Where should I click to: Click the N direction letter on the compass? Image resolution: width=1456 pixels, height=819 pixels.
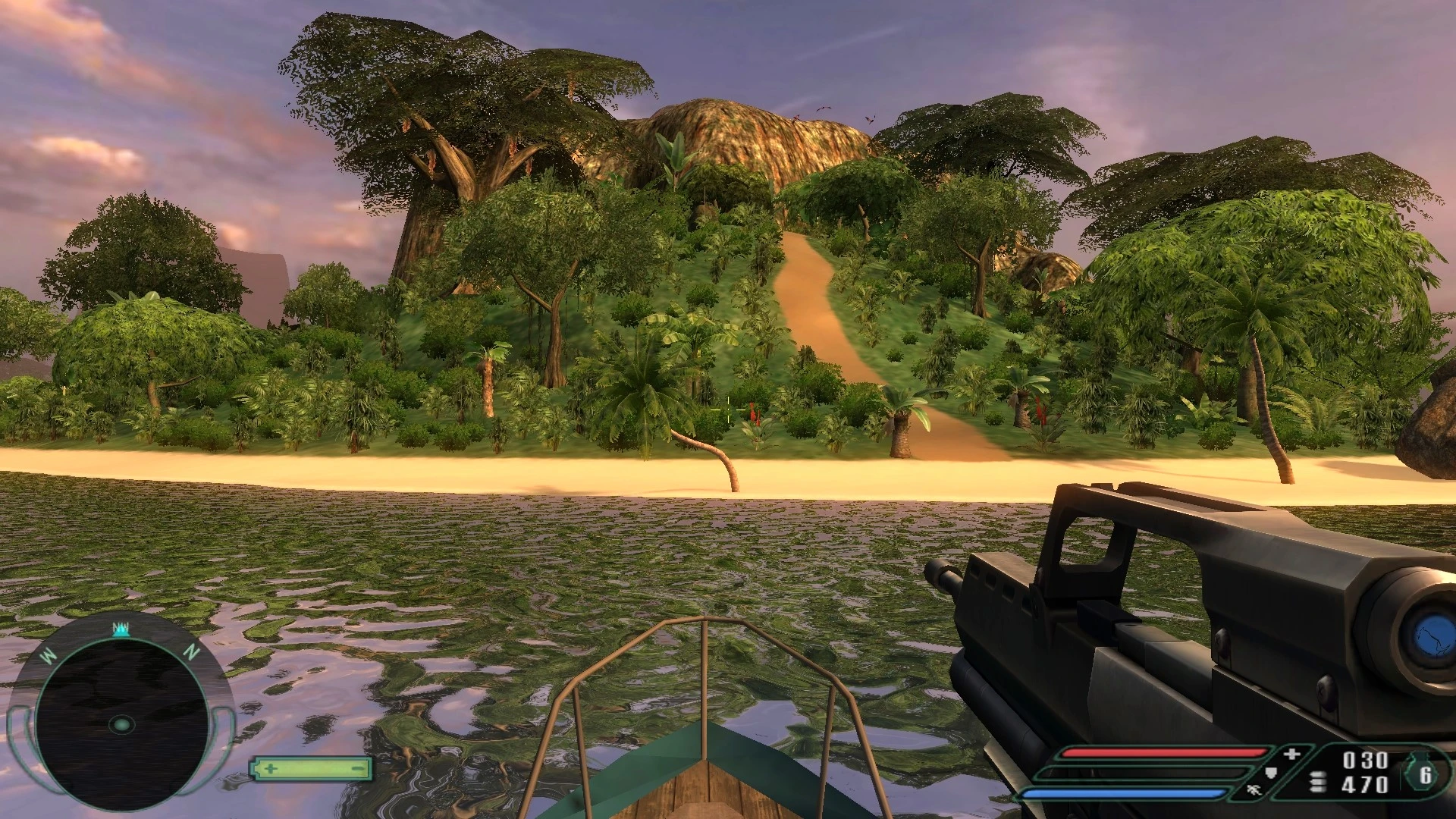pos(192,651)
